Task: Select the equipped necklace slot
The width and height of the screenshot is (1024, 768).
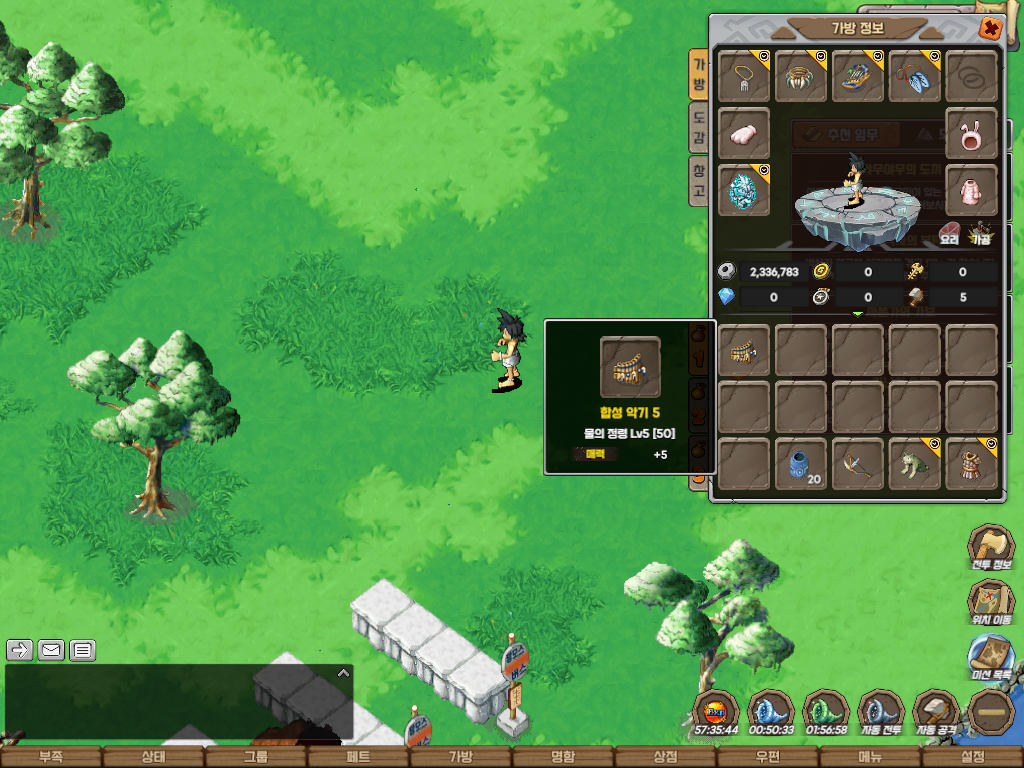Action: coord(744,76)
